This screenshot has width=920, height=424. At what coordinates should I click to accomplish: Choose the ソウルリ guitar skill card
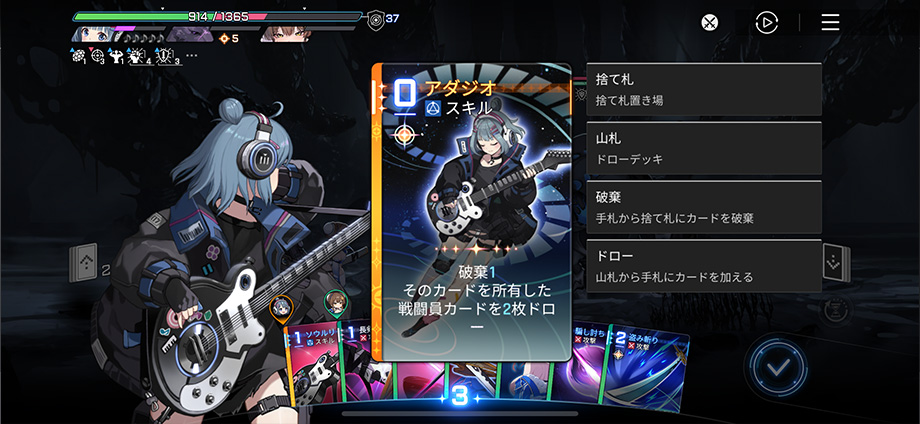tap(312, 368)
